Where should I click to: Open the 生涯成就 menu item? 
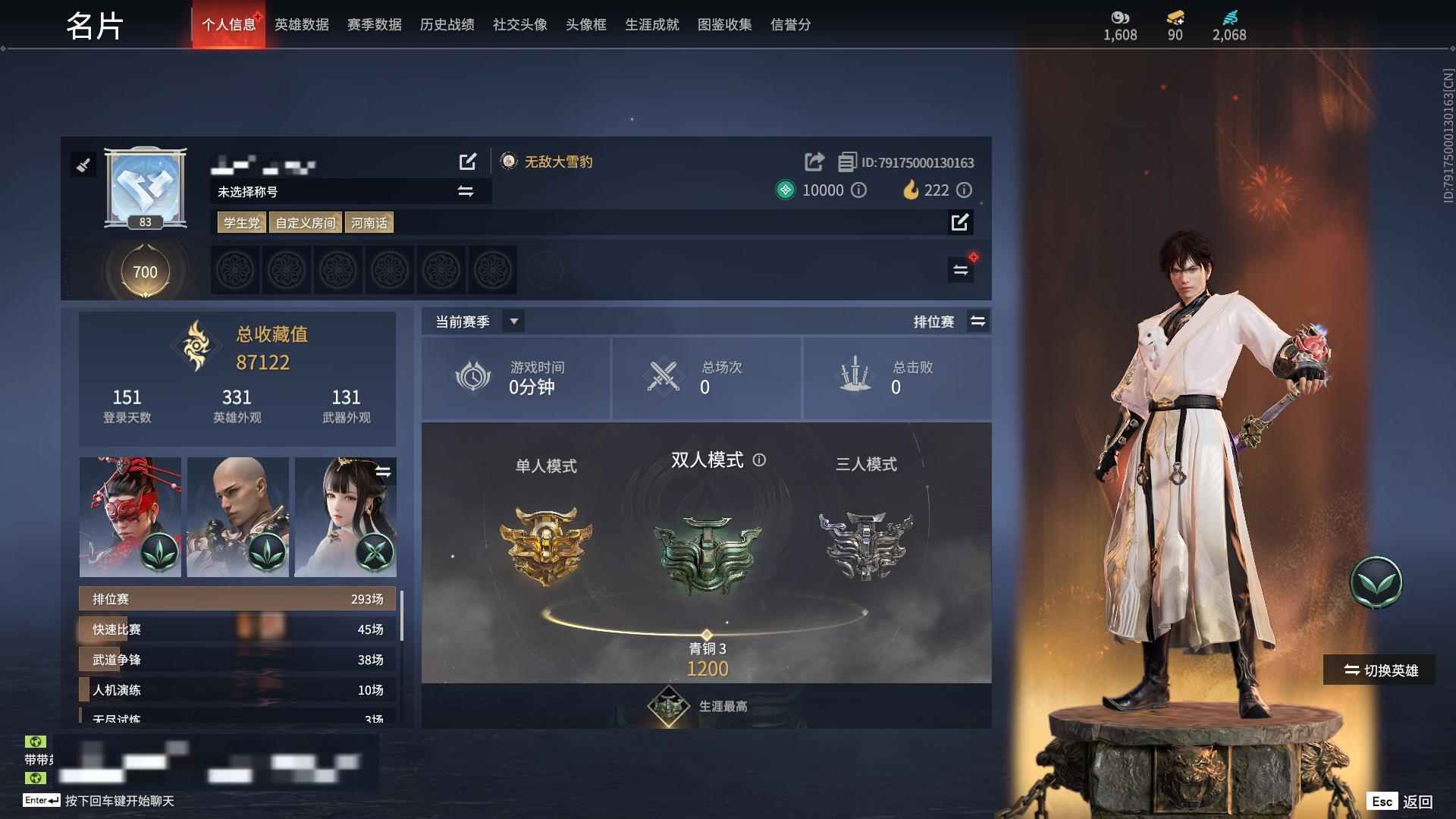point(651,24)
